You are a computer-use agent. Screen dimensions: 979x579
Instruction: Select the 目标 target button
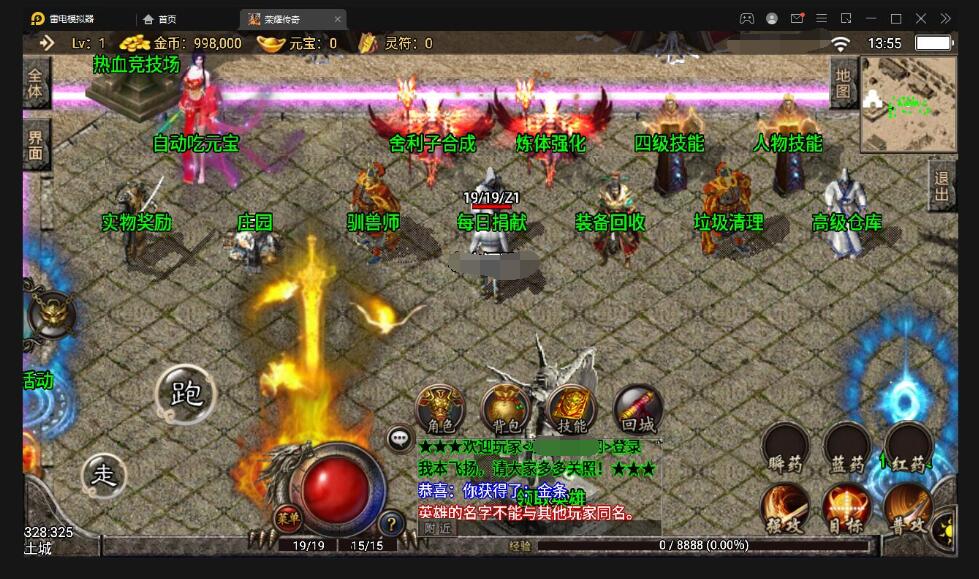click(847, 507)
